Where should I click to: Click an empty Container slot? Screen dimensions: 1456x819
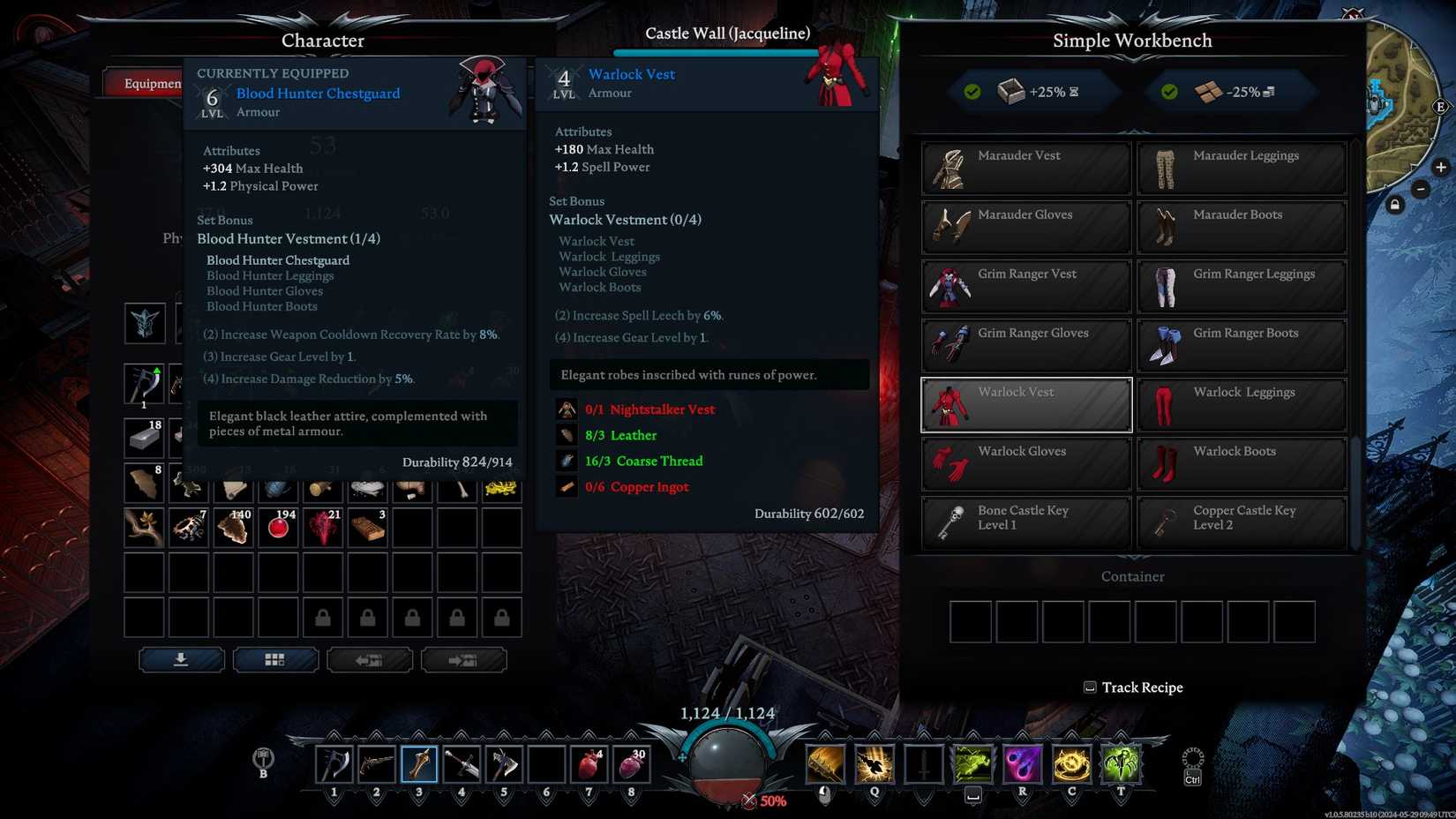[x=970, y=622]
